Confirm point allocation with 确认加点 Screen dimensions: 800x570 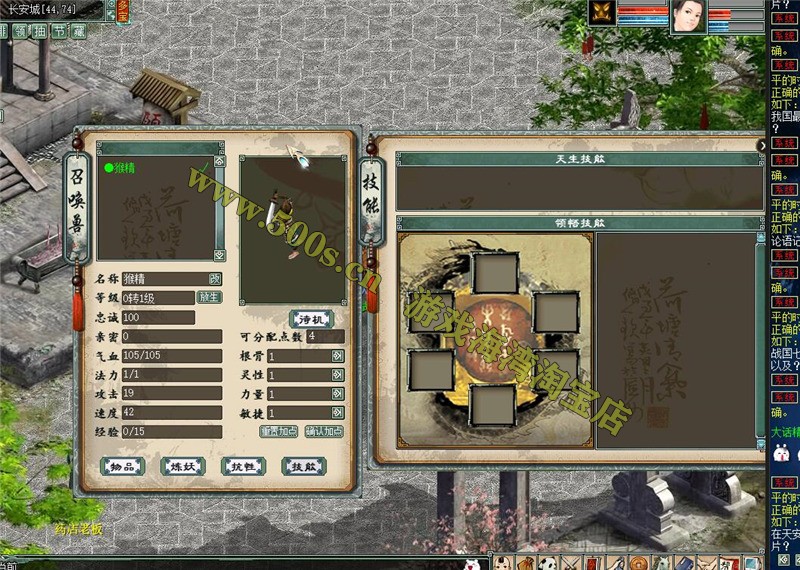coord(324,431)
